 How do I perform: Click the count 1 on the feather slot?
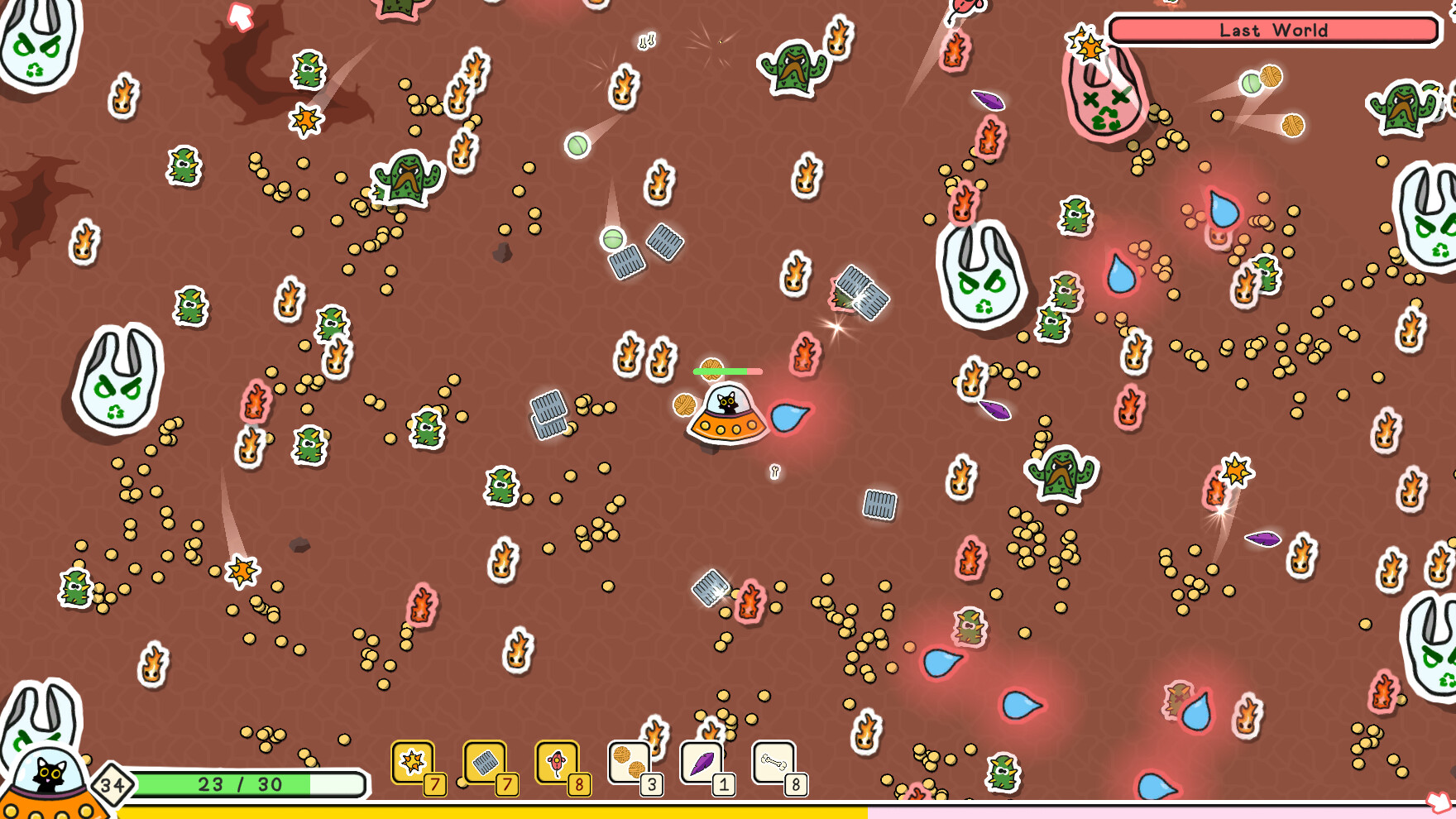click(x=723, y=785)
